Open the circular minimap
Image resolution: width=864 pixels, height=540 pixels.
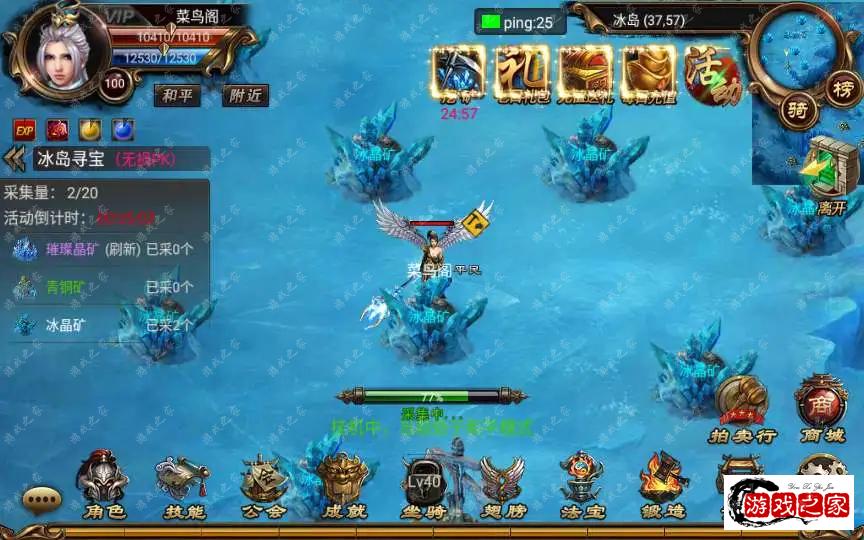pos(799,49)
